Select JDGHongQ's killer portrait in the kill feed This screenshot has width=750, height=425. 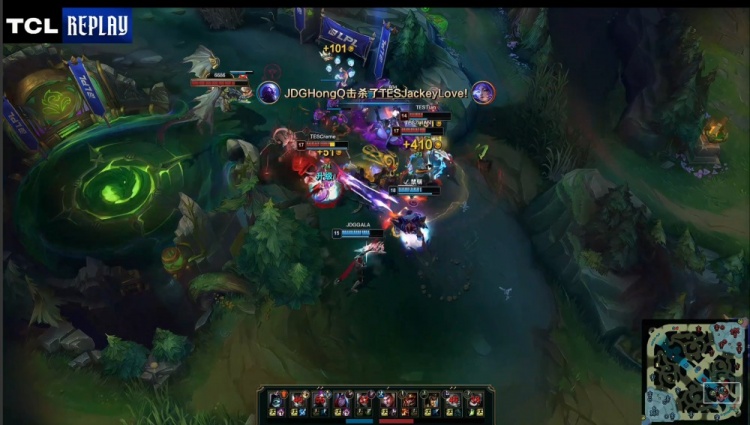click(268, 93)
